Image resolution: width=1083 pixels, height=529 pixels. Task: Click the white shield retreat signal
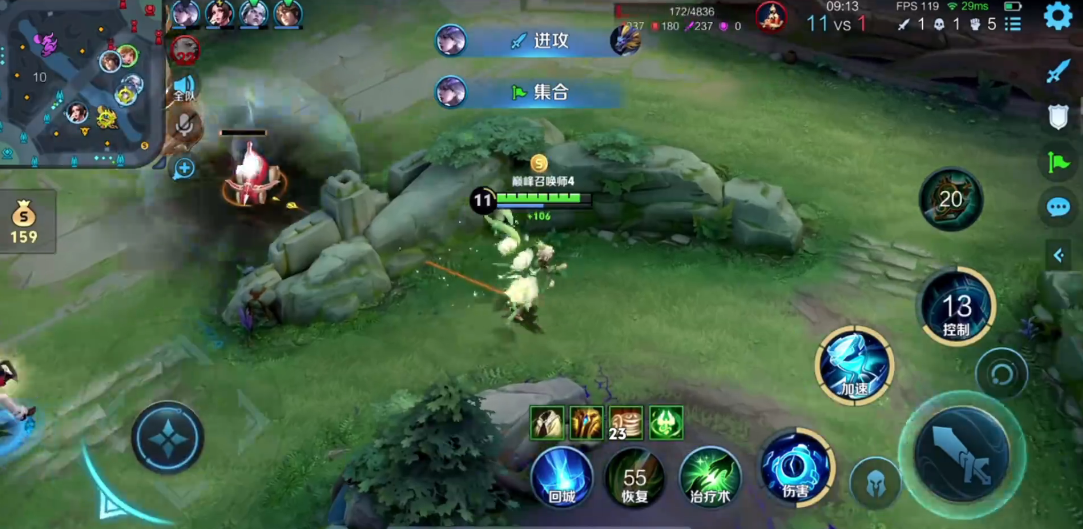tap(1058, 117)
